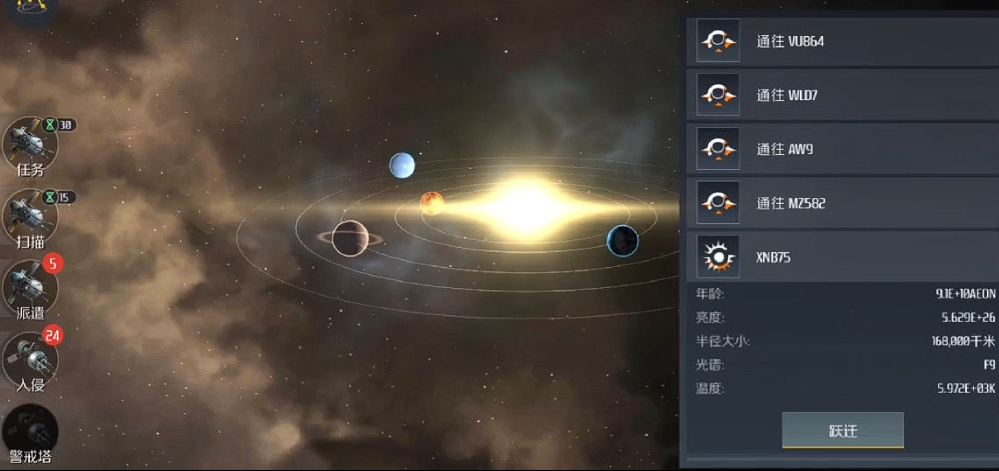
Task: Open the 入侵 invasion icon
Action: [30, 358]
